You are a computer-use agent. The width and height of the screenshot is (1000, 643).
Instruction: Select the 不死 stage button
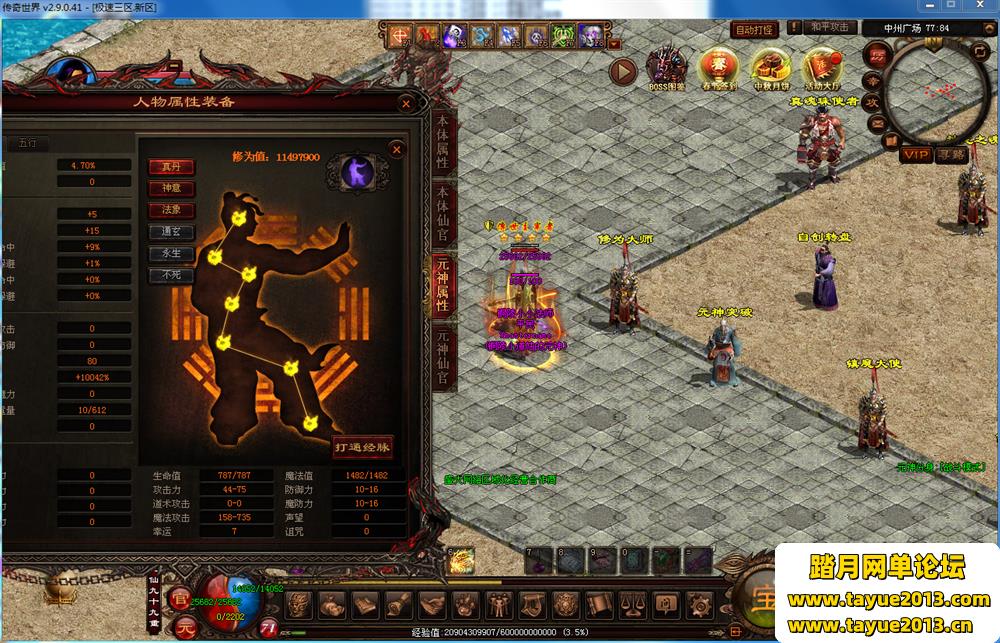171,274
